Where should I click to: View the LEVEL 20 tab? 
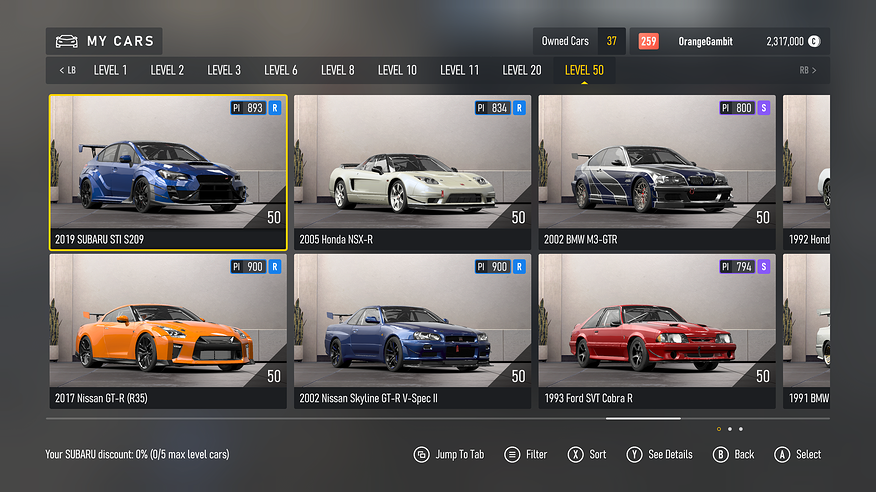[x=522, y=70]
